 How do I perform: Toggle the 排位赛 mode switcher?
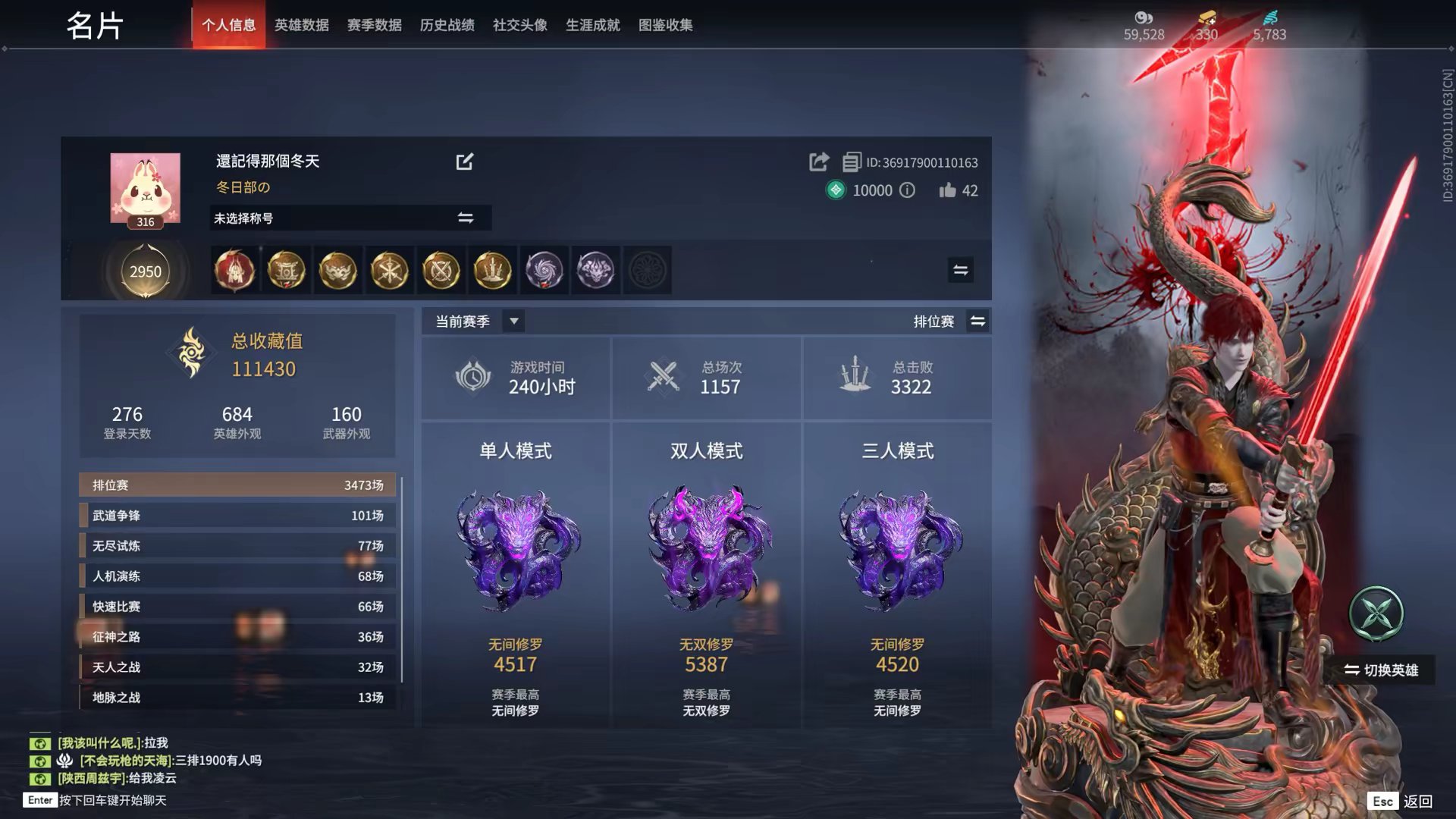pos(977,321)
